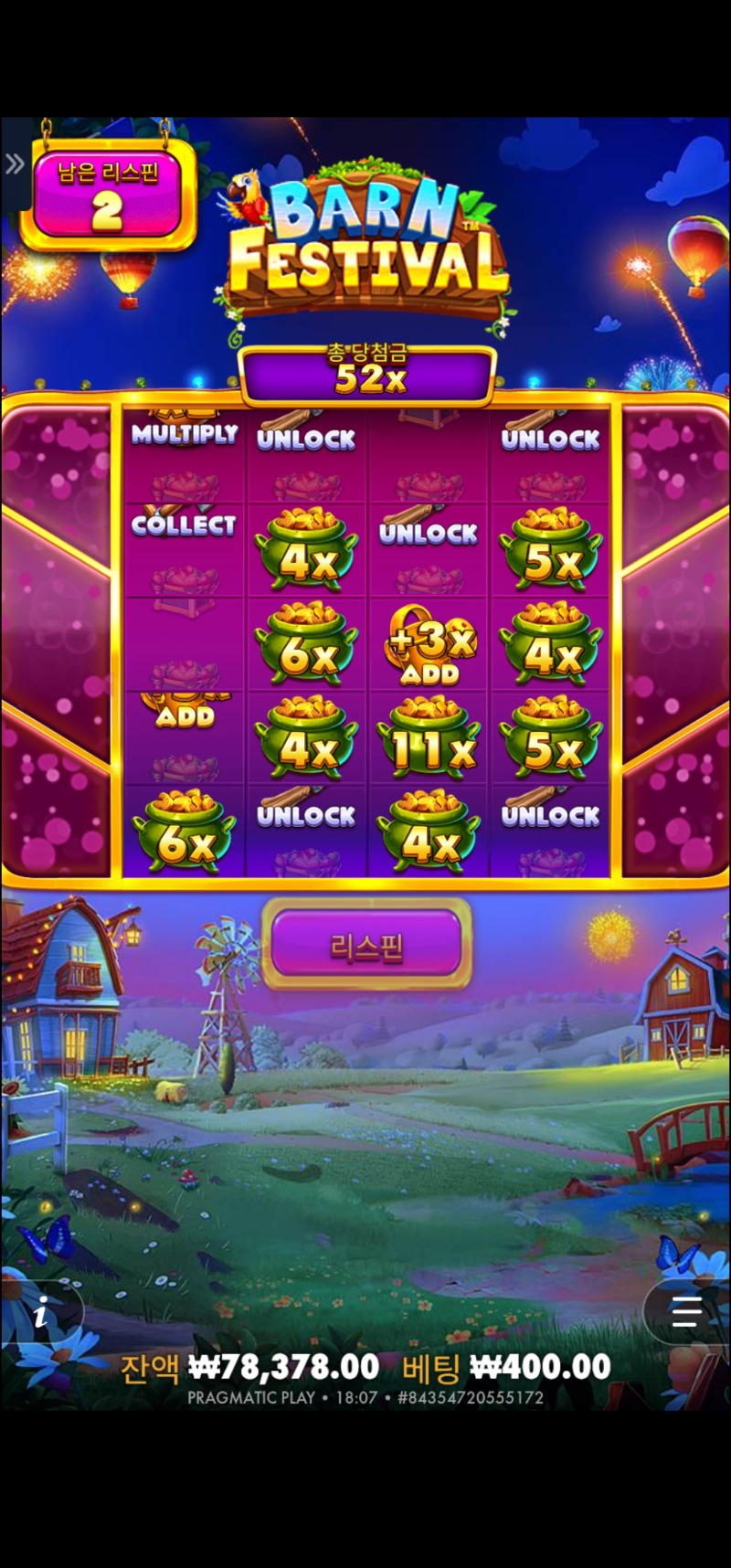
Task: Open the hamburger menu
Action: 685,1312
